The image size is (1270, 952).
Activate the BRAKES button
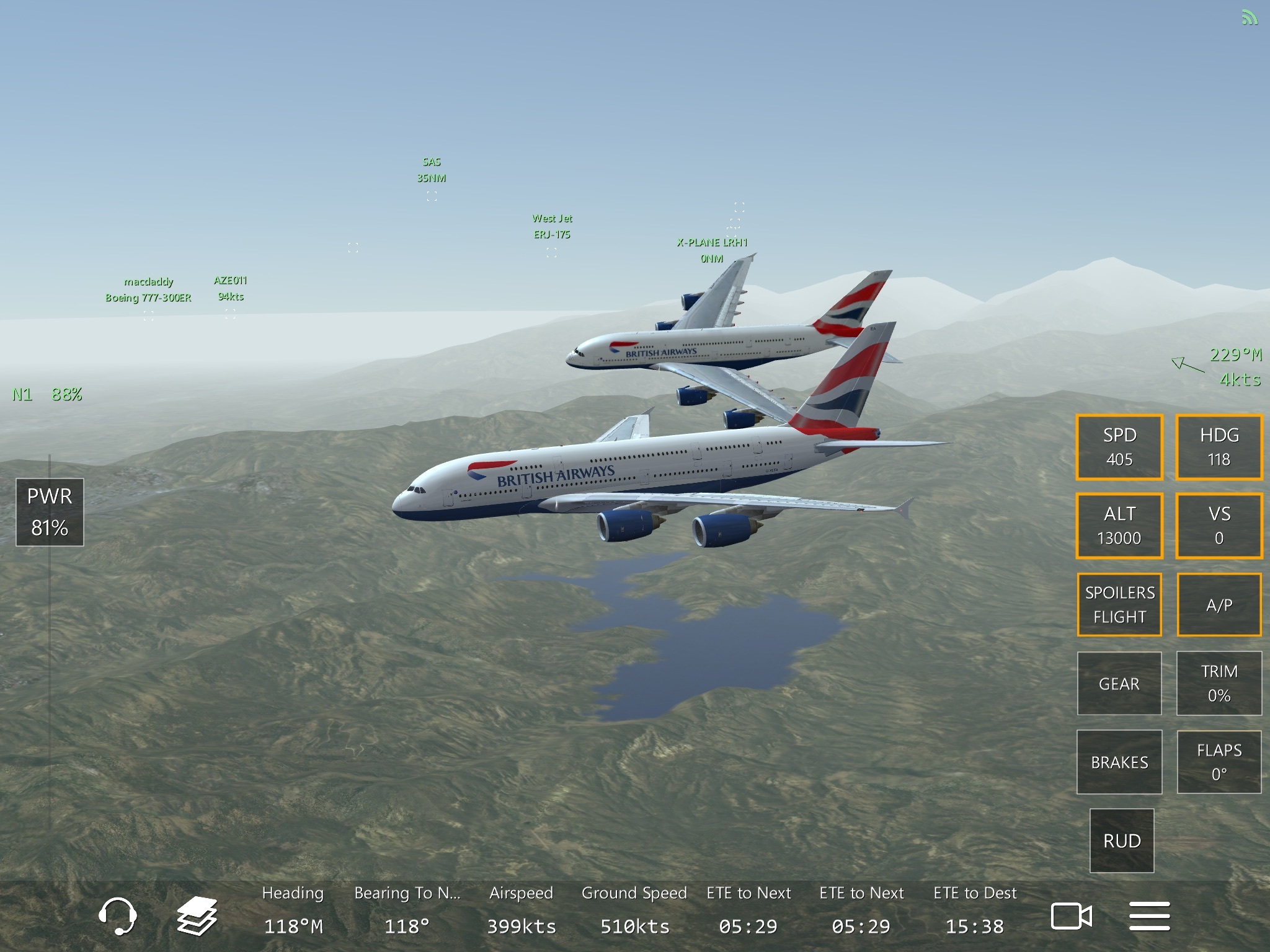pos(1119,762)
